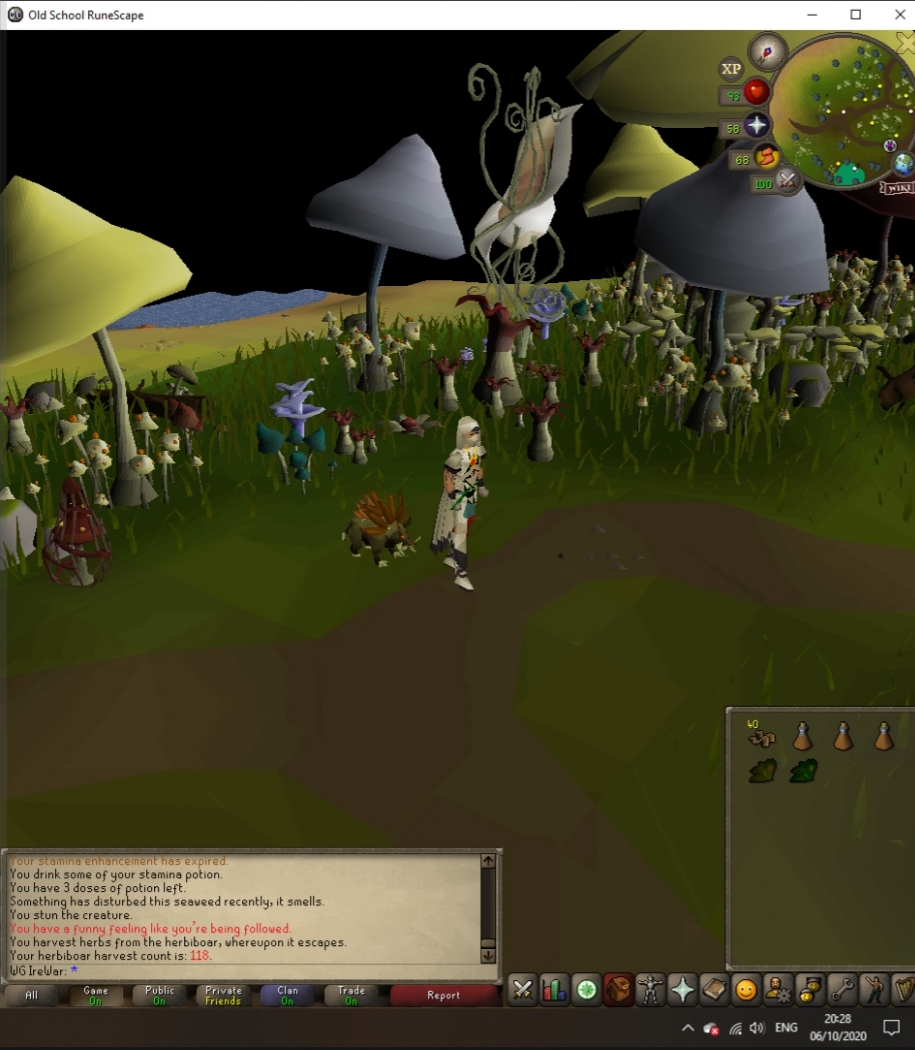Click the compass to face north
The image size is (915, 1050).
tap(768, 50)
